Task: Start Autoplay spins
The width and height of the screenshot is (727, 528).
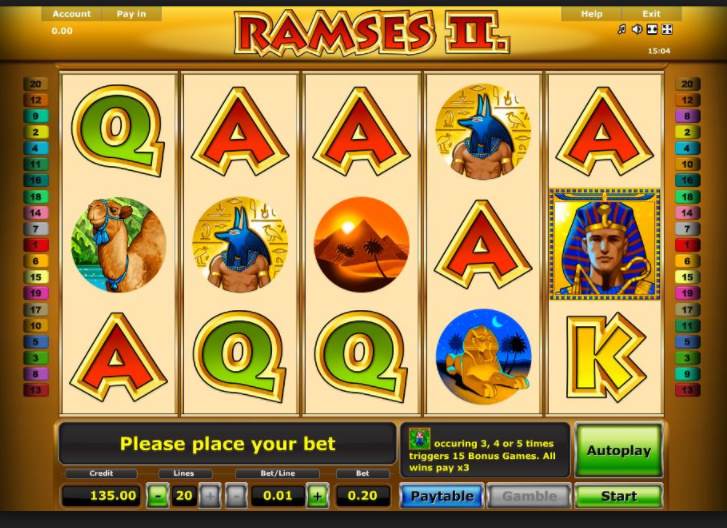Action: (618, 450)
